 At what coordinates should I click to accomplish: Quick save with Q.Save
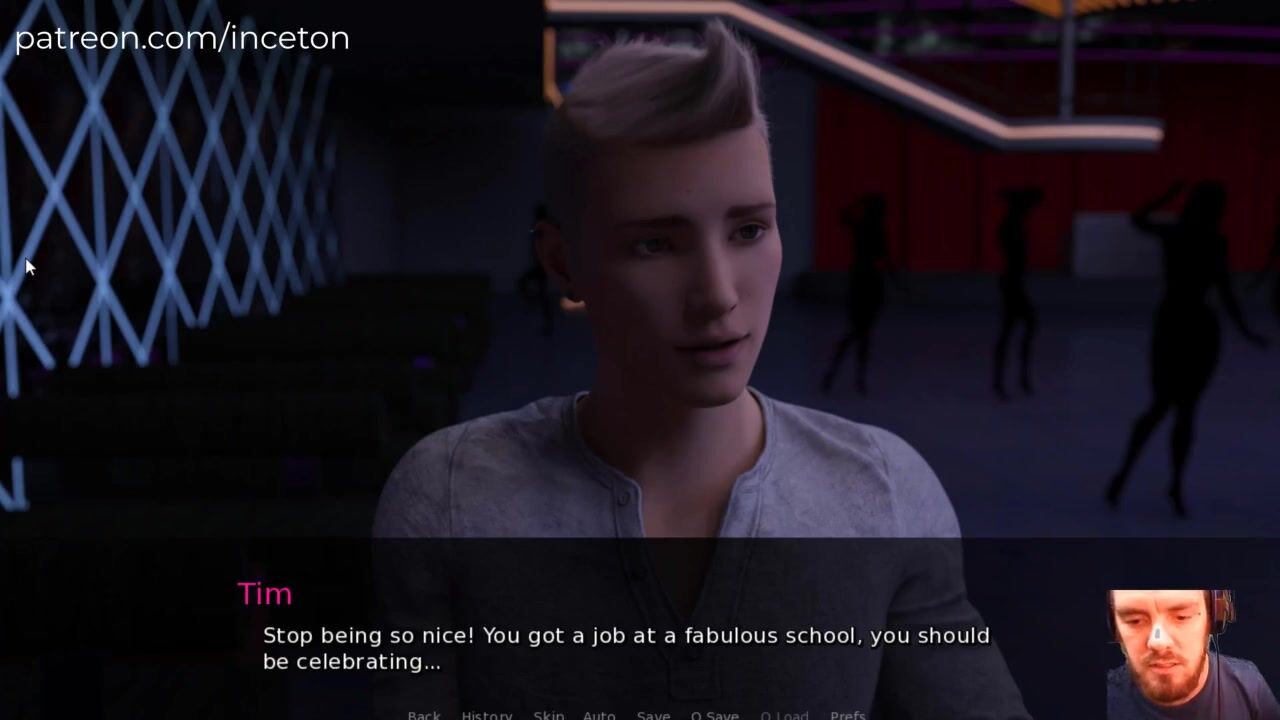(x=714, y=715)
